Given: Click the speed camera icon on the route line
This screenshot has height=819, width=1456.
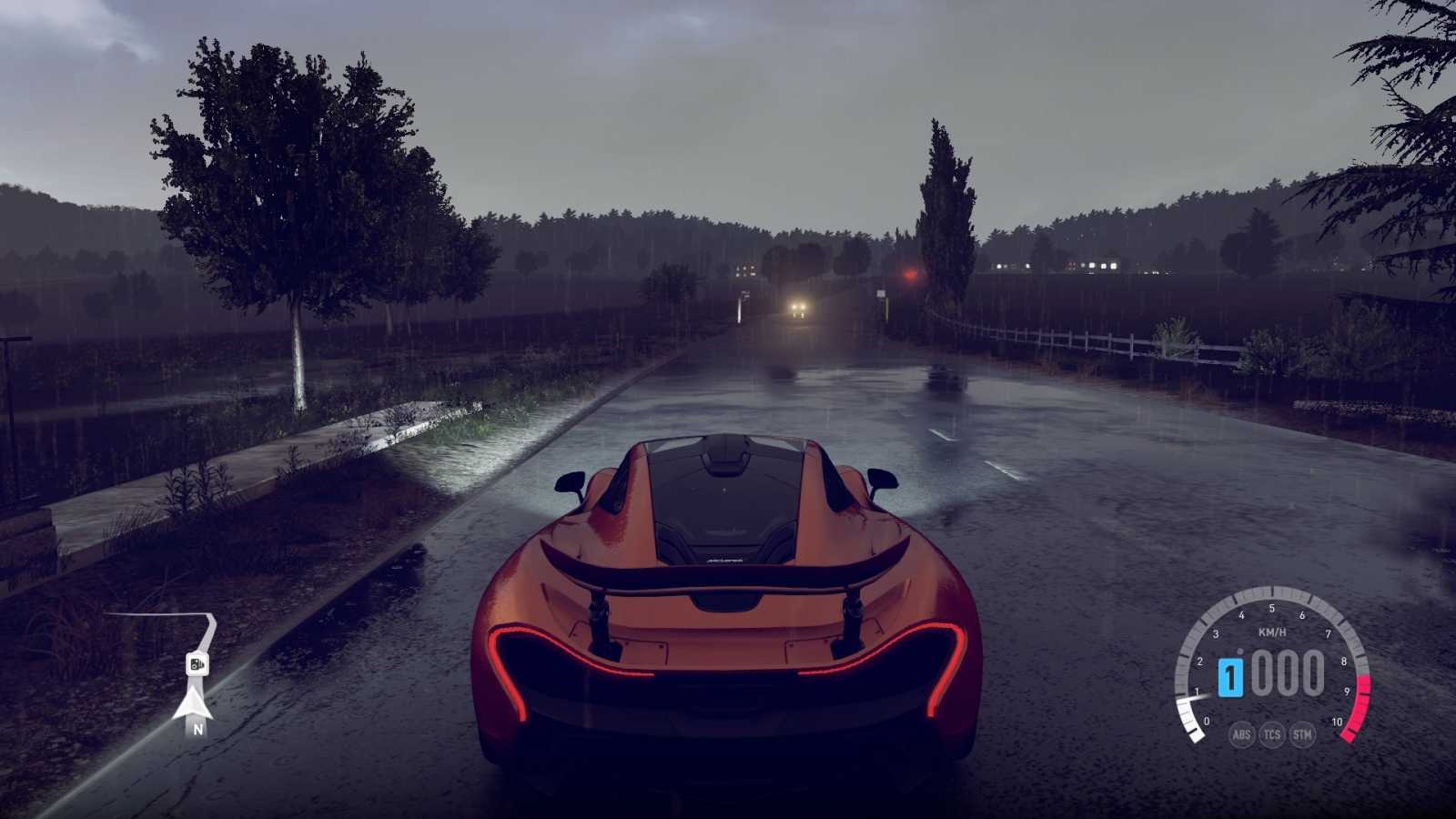Looking at the screenshot, I should click(x=197, y=664).
